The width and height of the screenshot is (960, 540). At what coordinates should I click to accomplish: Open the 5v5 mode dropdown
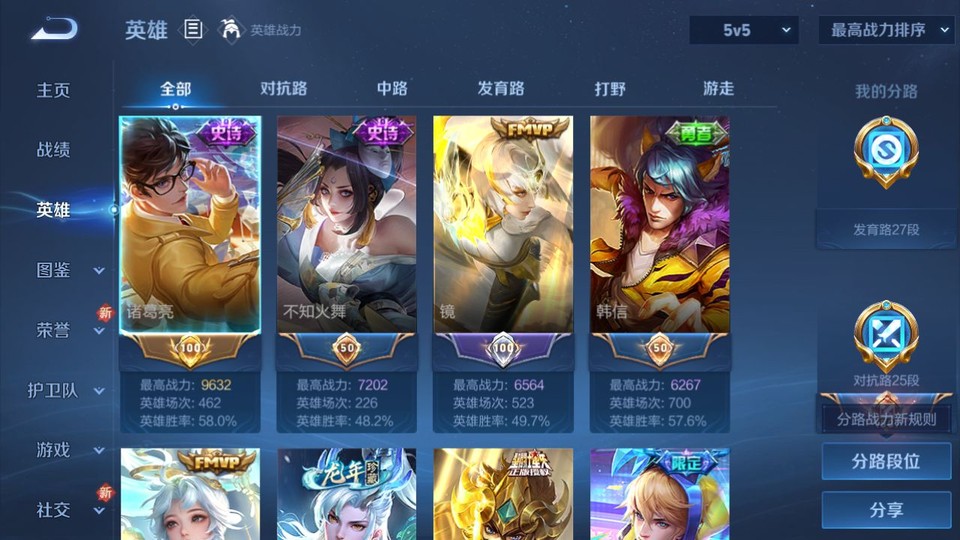tap(743, 31)
